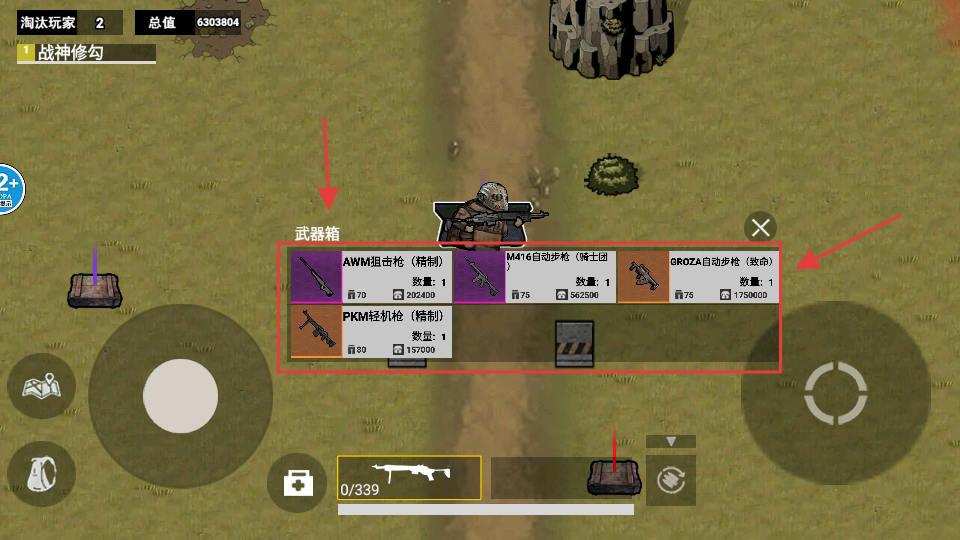Close the weapon crate panel

pos(761,227)
